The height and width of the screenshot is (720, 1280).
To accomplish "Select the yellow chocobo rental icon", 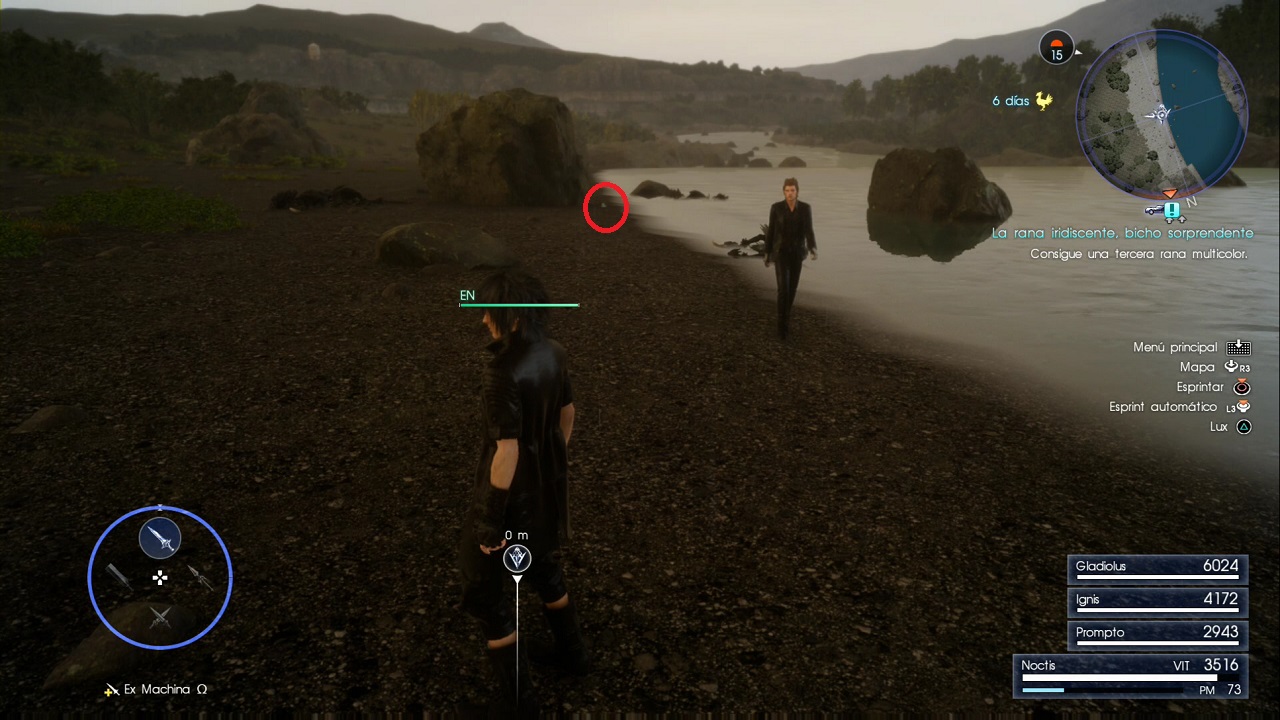I will tap(1044, 101).
